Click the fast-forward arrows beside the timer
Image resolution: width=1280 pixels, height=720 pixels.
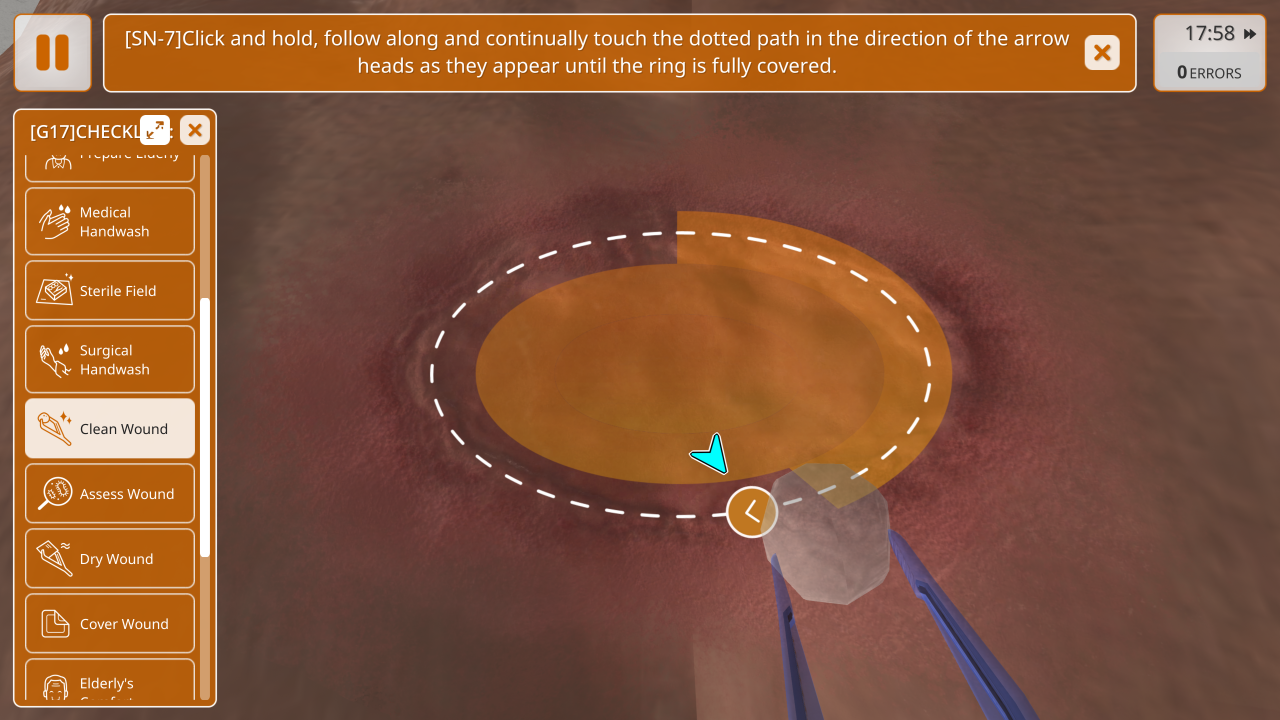pos(1250,34)
